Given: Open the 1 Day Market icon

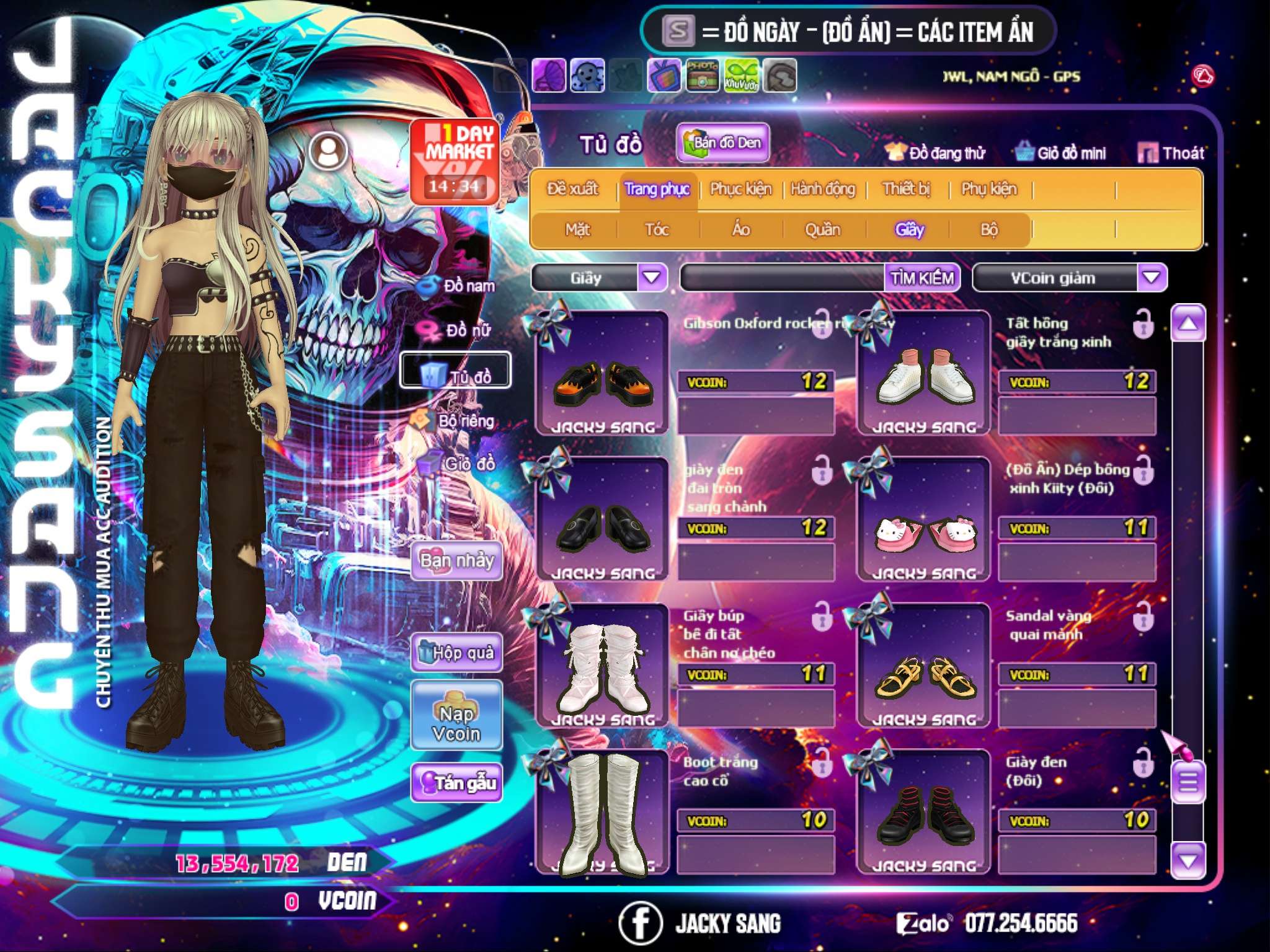Looking at the screenshot, I should tap(456, 161).
